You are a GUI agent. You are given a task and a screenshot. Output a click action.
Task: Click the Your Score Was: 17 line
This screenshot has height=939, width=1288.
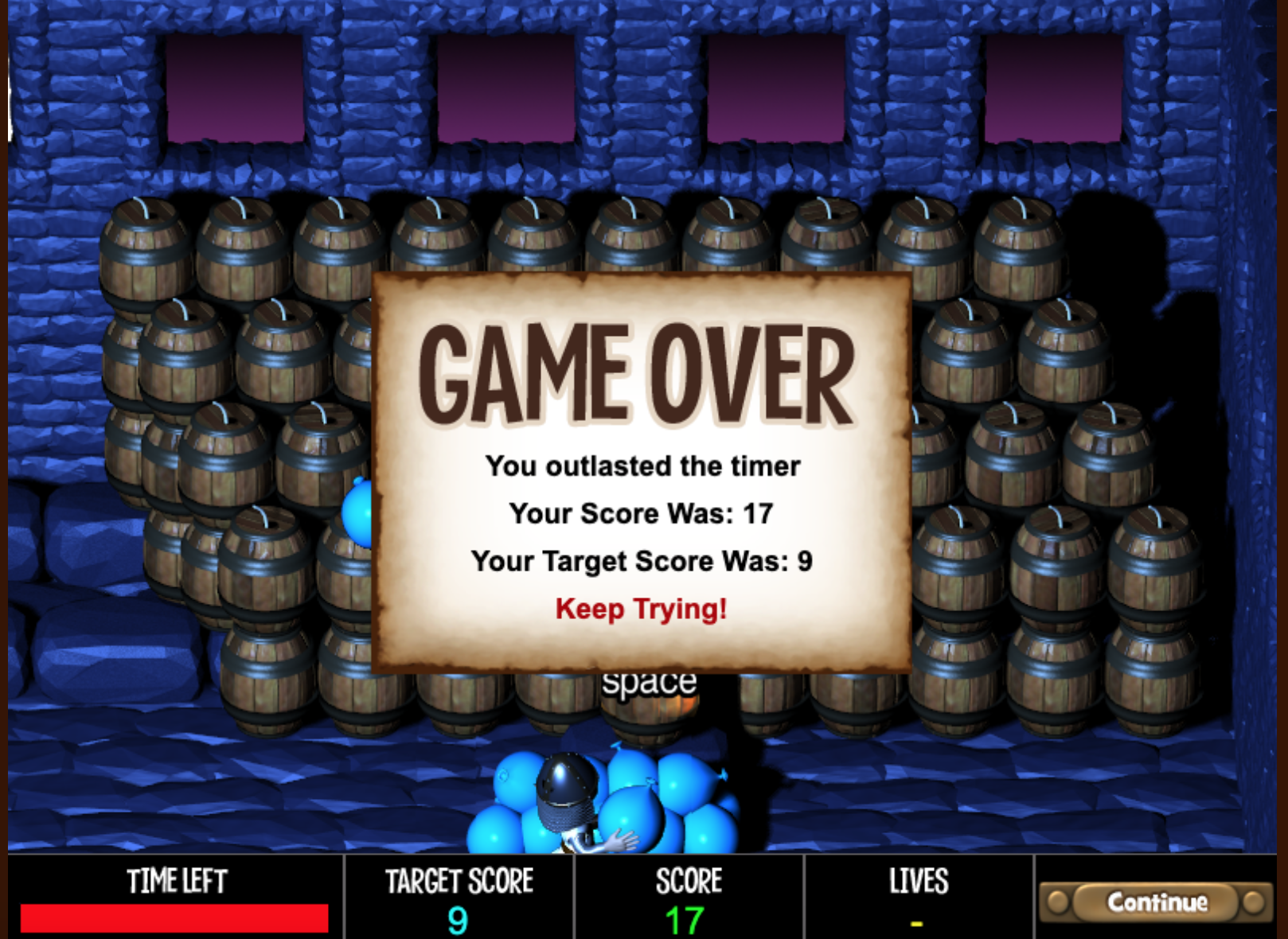point(642,513)
